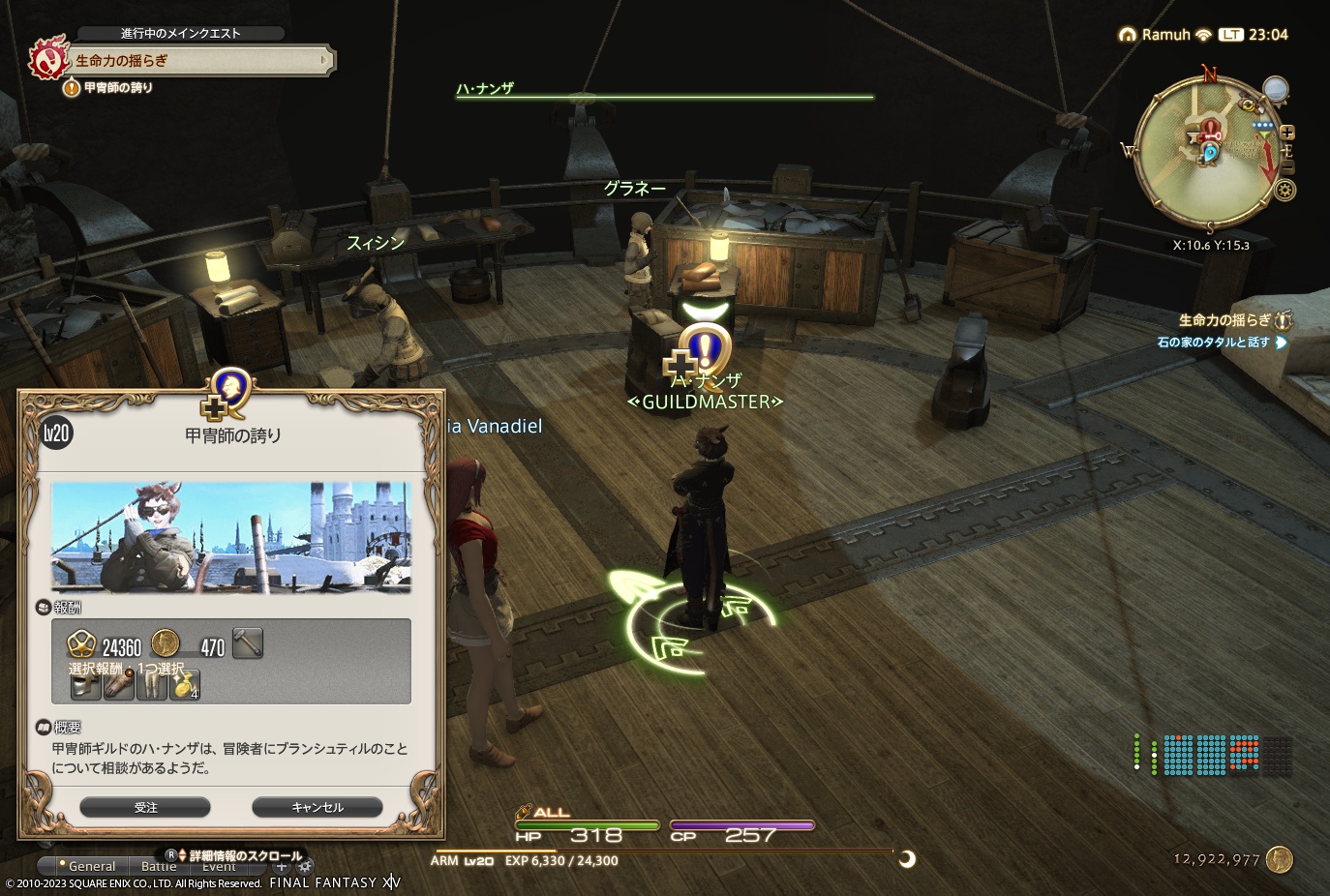Select the trousers as your optional reward
This screenshot has width=1330, height=896.
pos(154,684)
